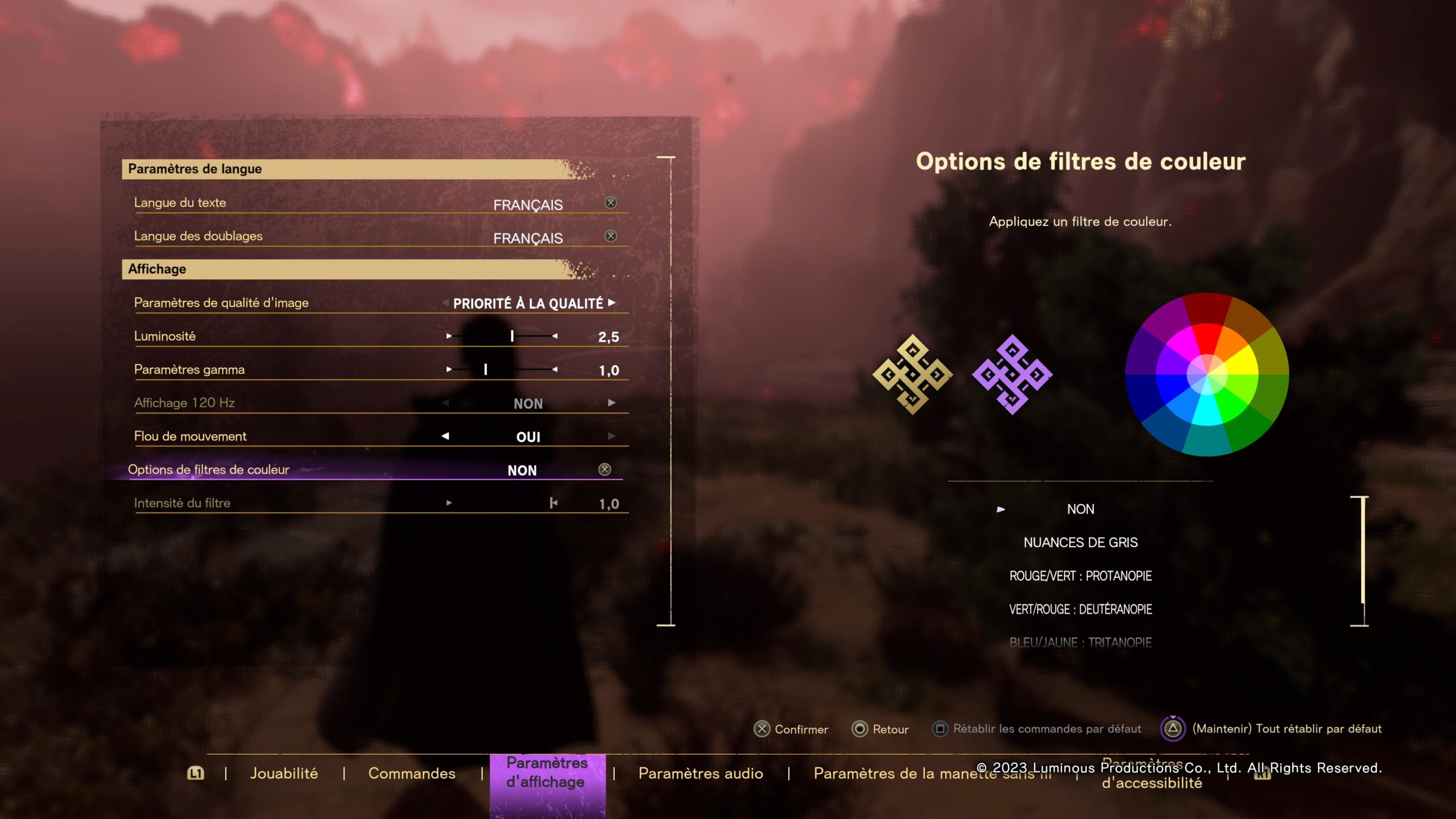Screen dimensions: 1456x819
Task: Open the Paramètres d'affichage tab
Action: [x=547, y=772]
